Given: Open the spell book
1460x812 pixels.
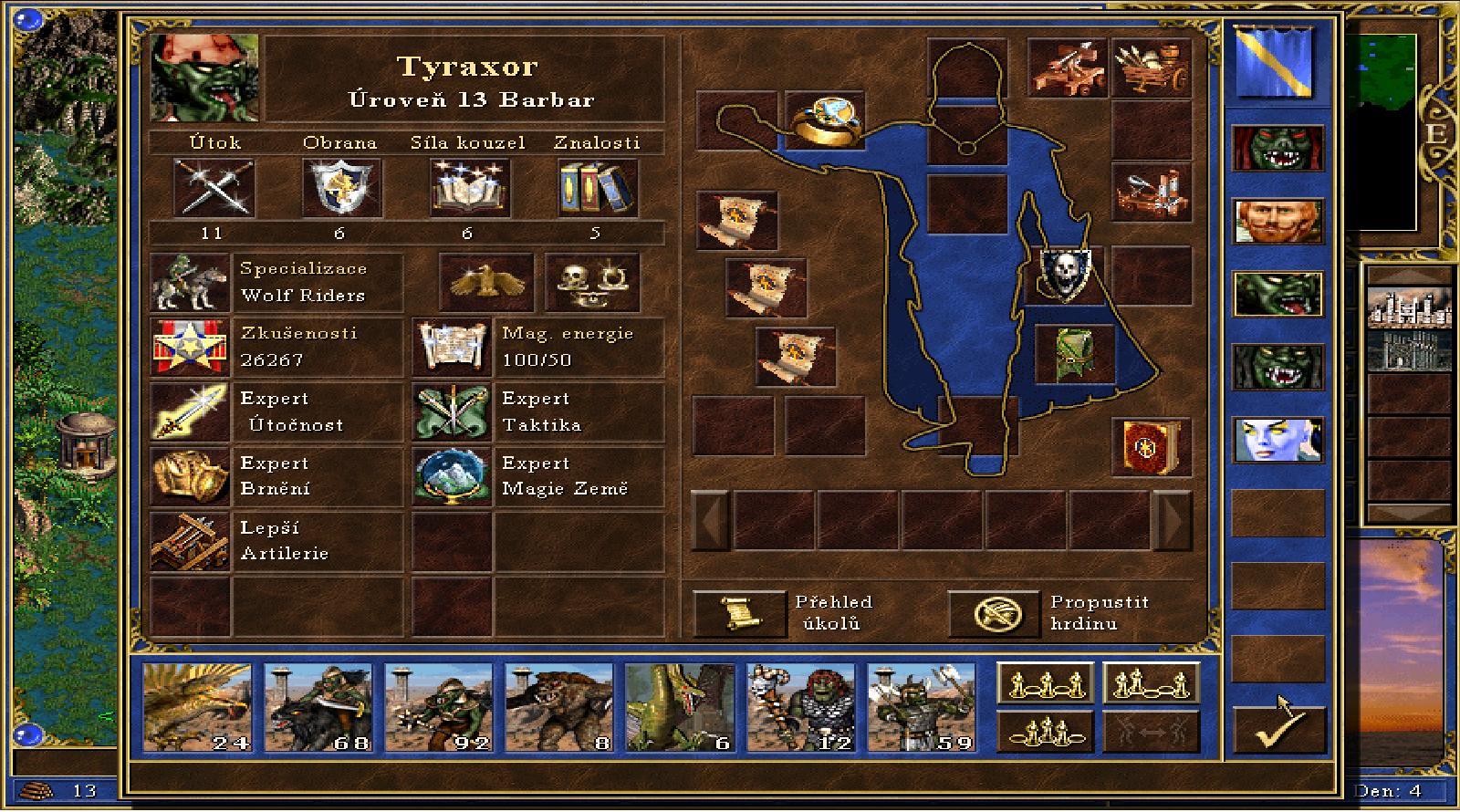Looking at the screenshot, I should pyautogui.click(x=1151, y=446).
